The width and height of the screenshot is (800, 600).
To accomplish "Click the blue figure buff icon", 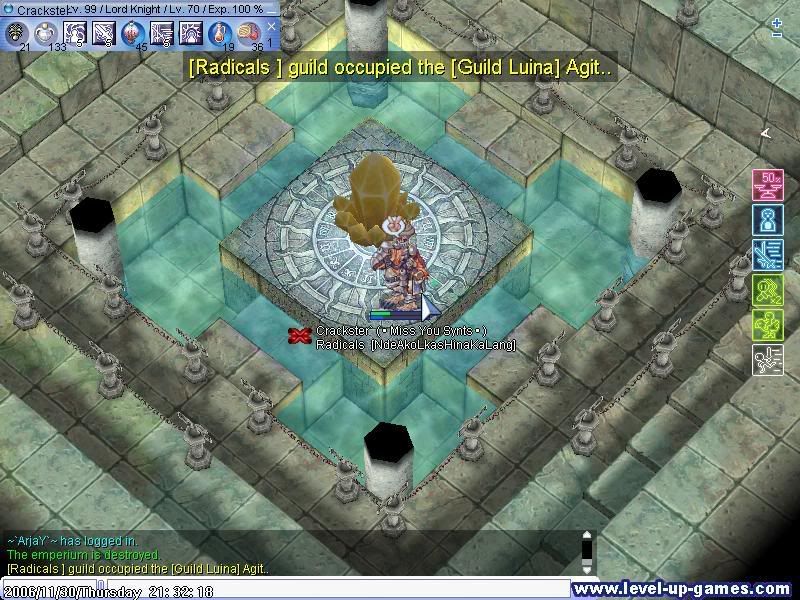I will pos(766,220).
